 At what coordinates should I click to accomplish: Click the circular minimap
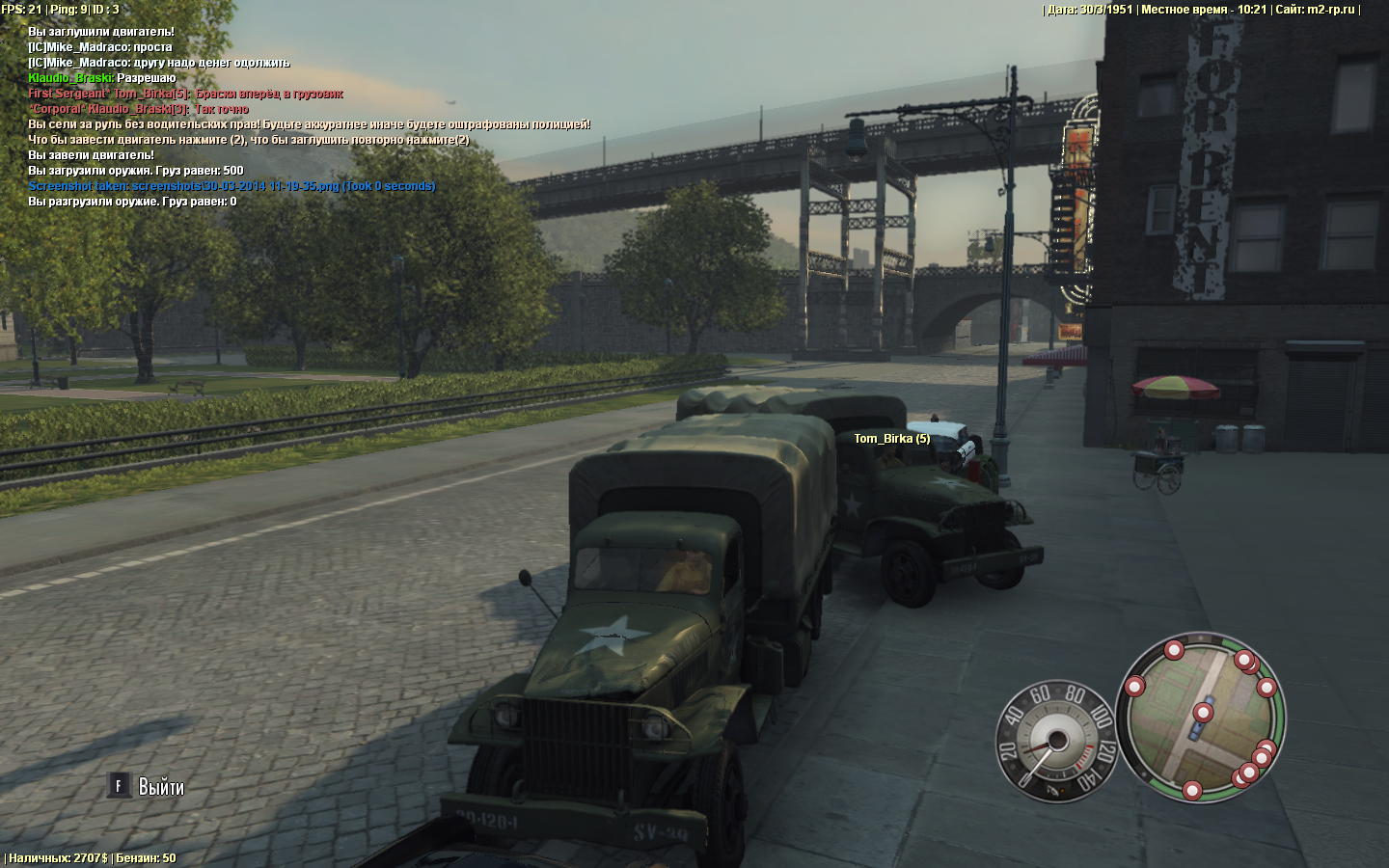[x=1201, y=718]
